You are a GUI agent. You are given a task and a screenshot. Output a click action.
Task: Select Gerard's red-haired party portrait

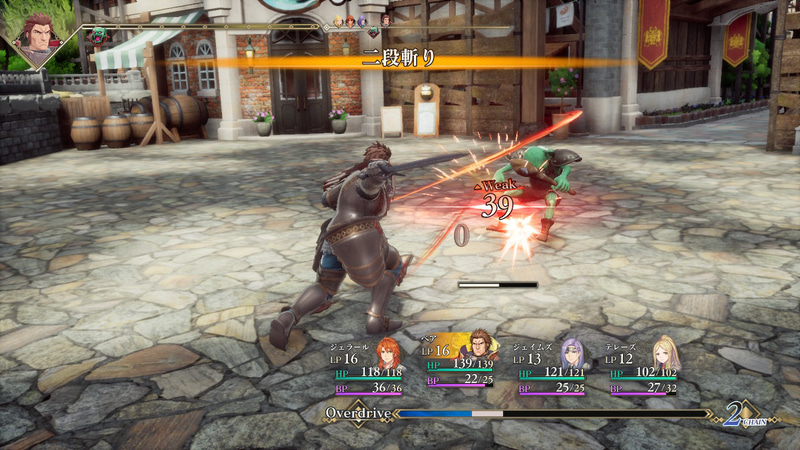point(388,352)
